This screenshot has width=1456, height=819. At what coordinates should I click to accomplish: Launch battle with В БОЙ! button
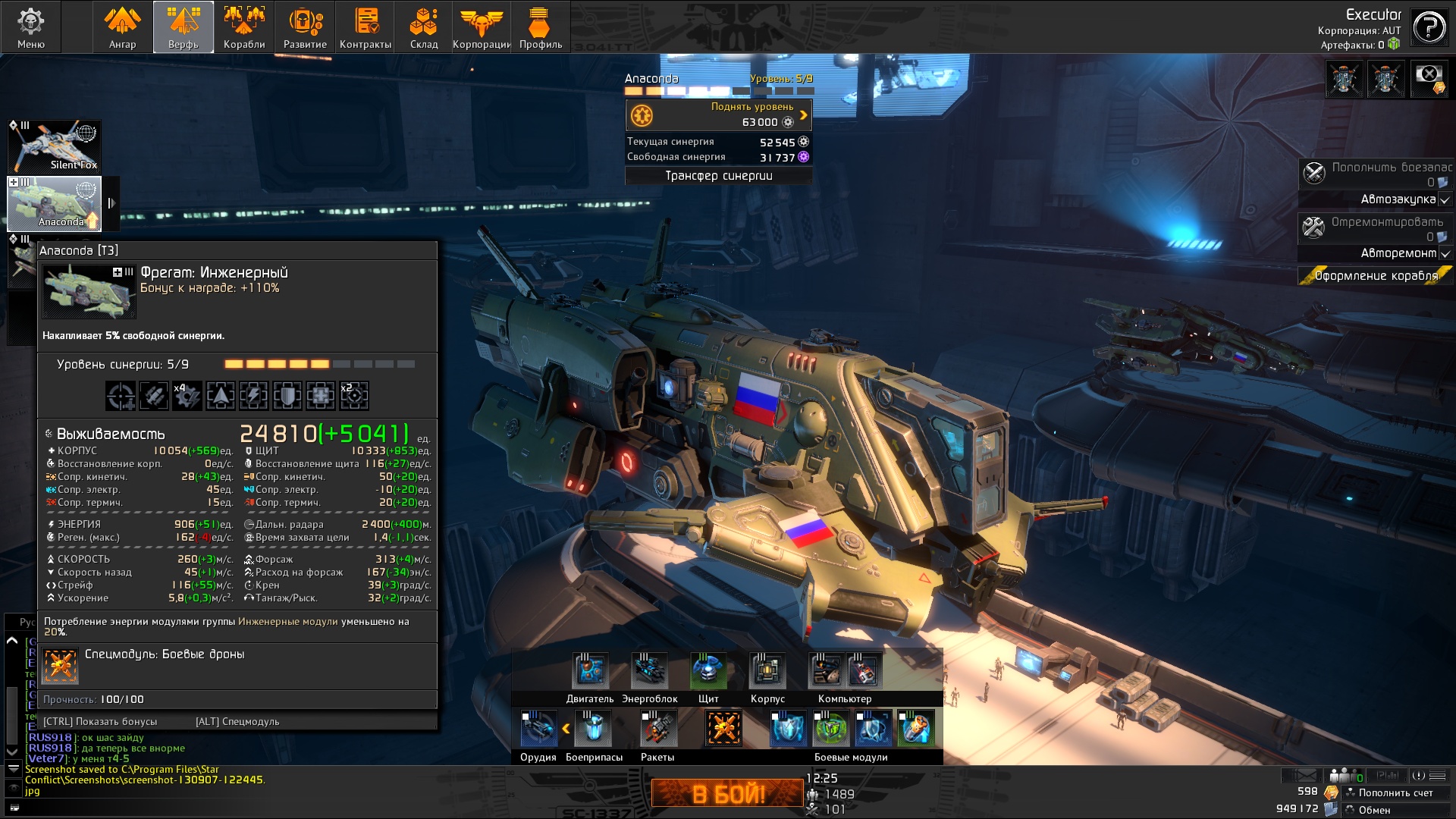point(727,793)
